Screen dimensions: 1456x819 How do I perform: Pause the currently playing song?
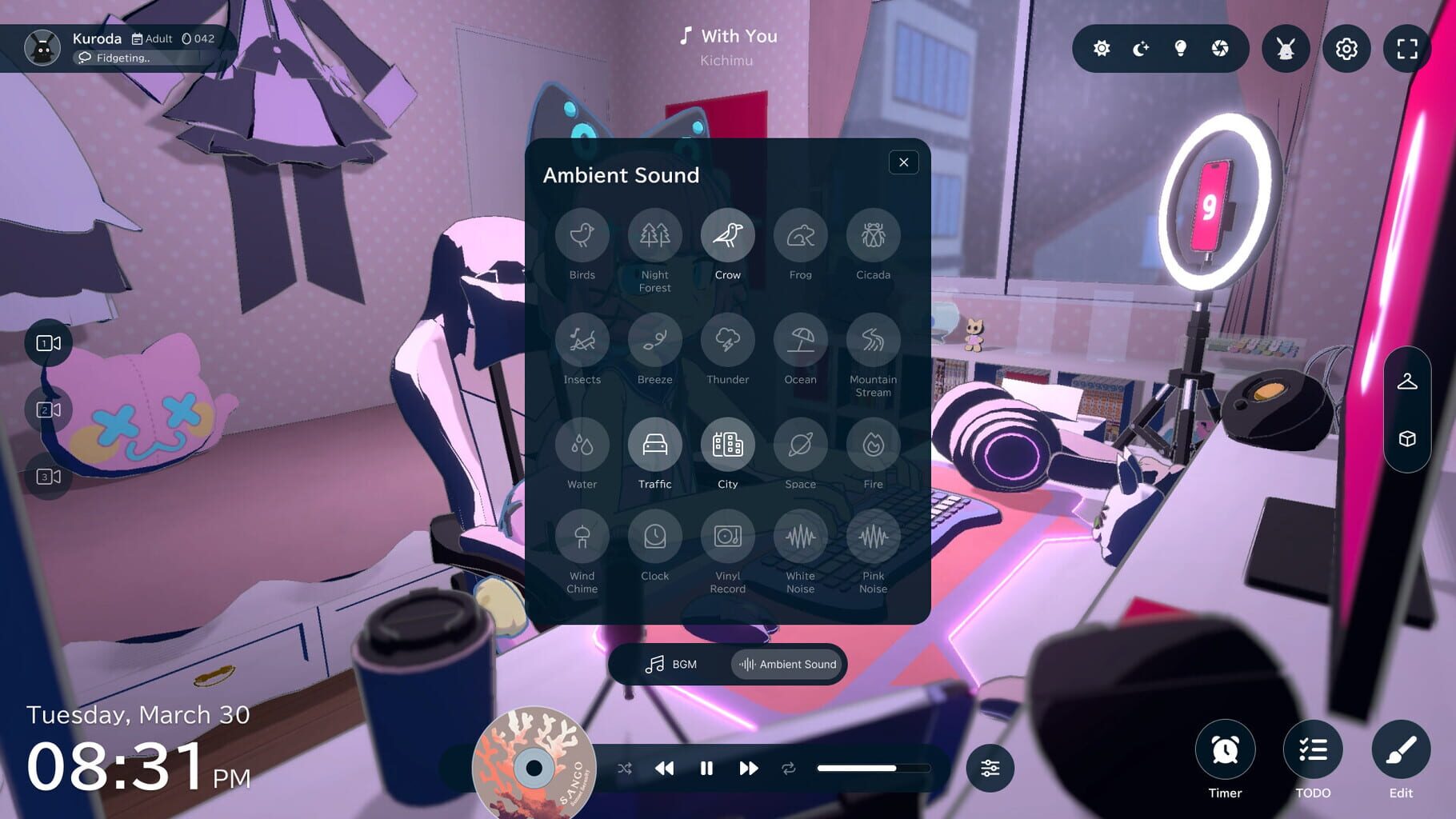(x=706, y=768)
